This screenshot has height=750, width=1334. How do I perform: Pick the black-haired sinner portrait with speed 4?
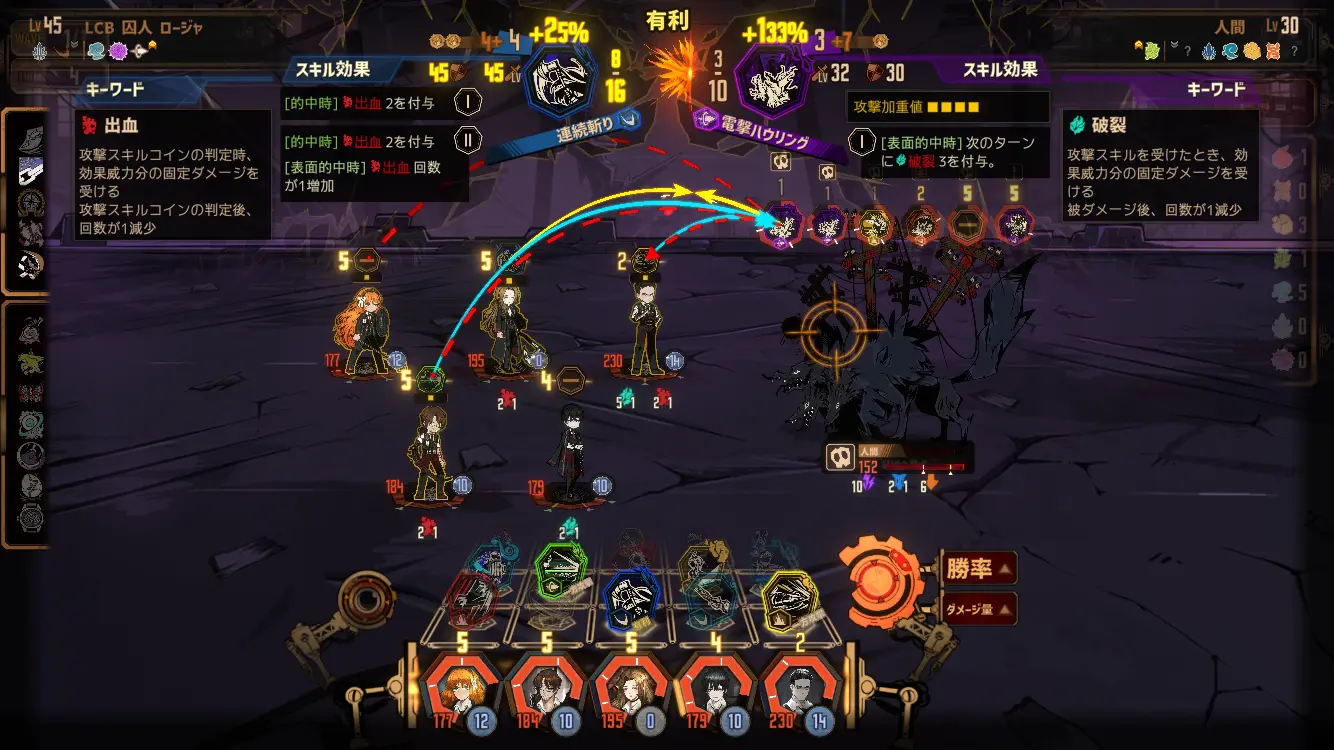pyautogui.click(x=716, y=687)
